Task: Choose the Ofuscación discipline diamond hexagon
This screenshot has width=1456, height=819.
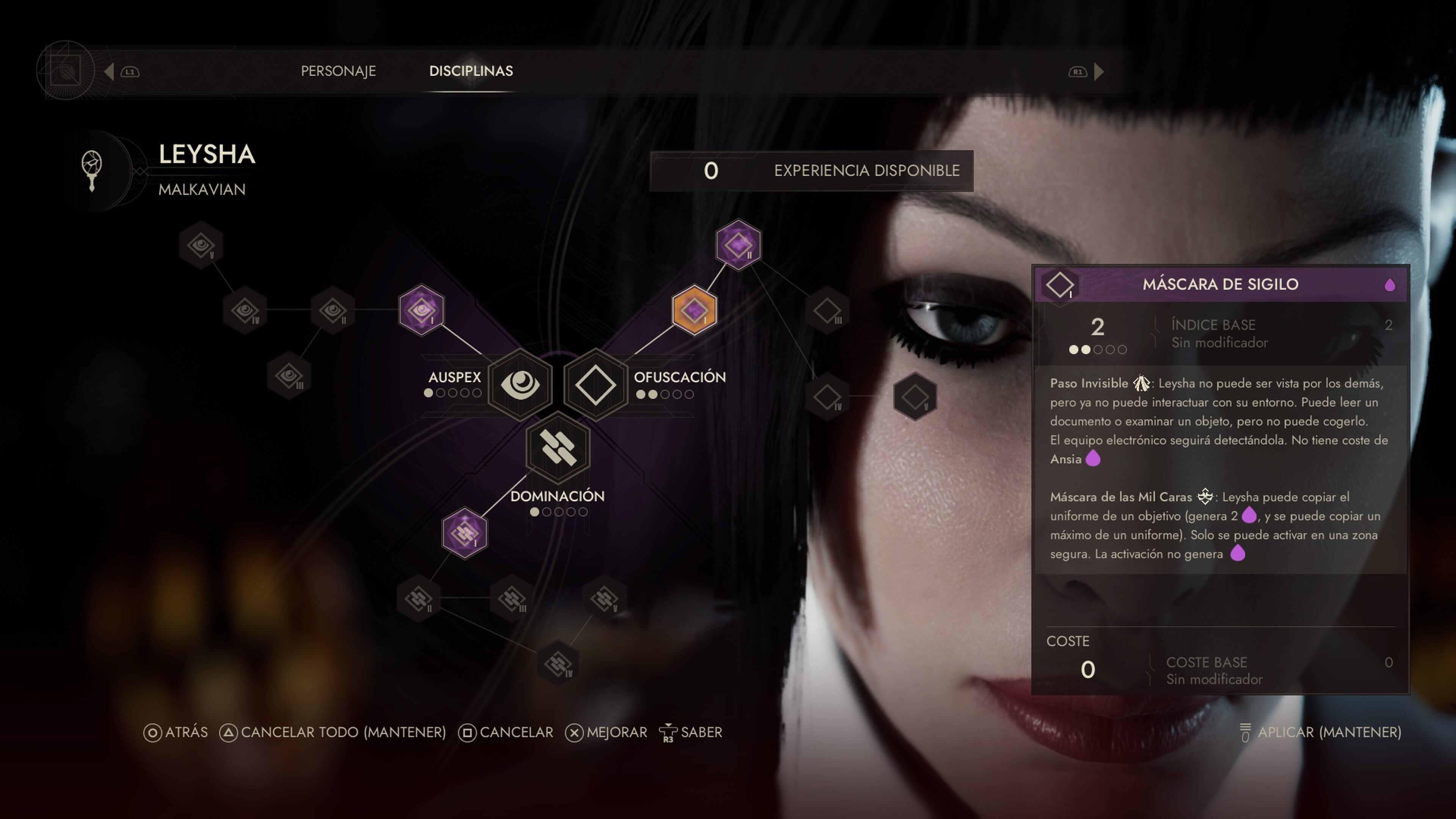Action: [596, 385]
